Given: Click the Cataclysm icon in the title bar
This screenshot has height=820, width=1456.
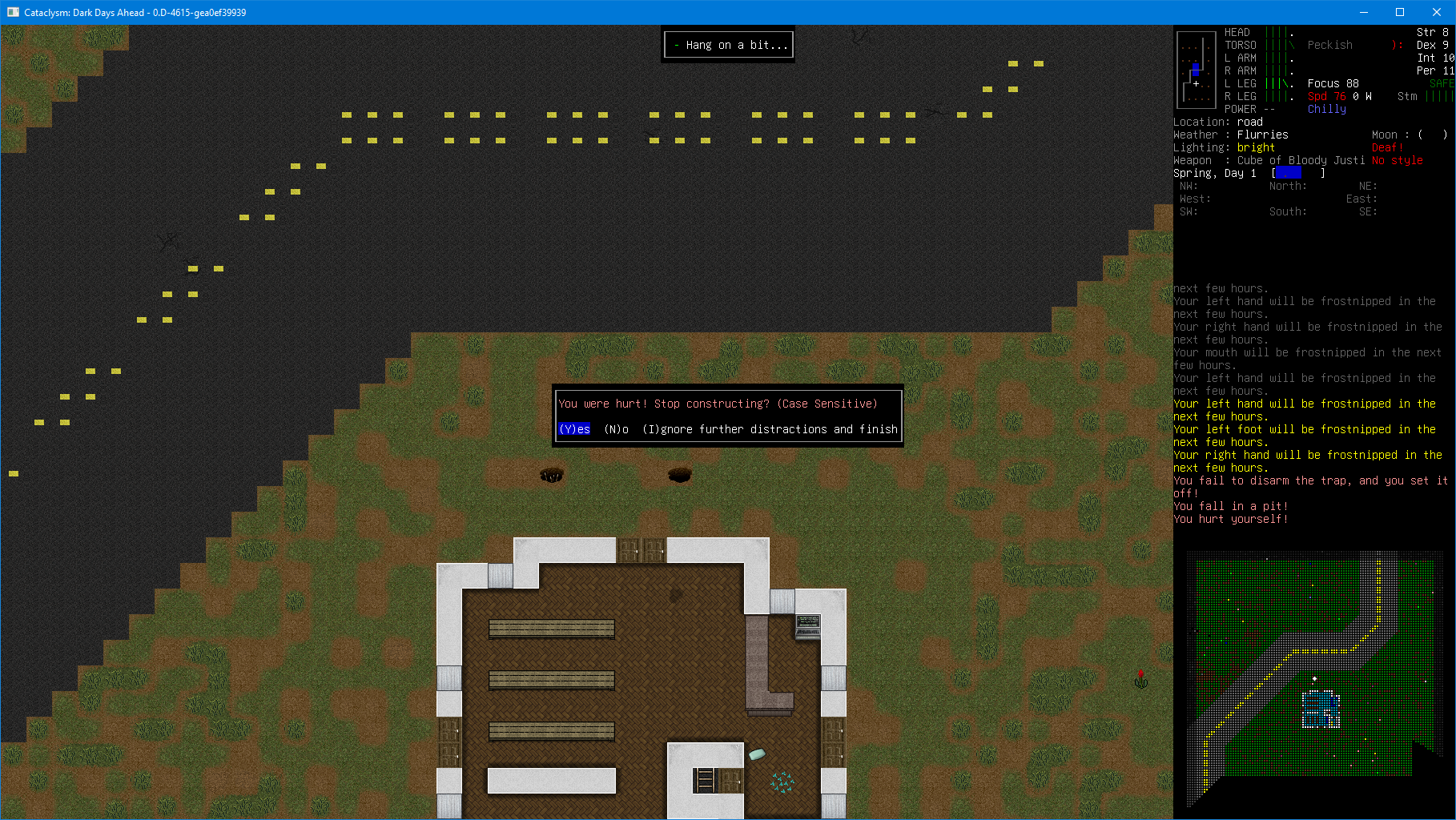Looking at the screenshot, I should click(x=12, y=12).
